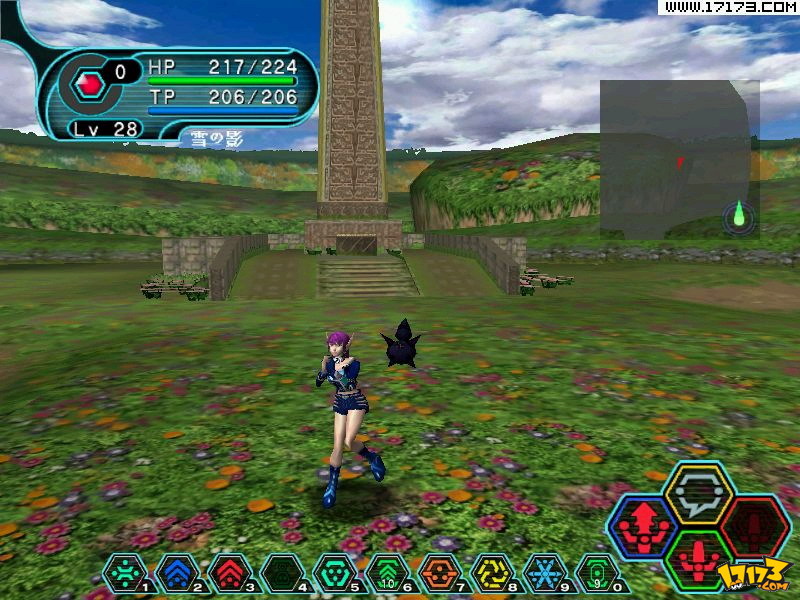Trigger the yellow swirl technique in slot 8
Screen dimensions: 800x600
[492, 573]
